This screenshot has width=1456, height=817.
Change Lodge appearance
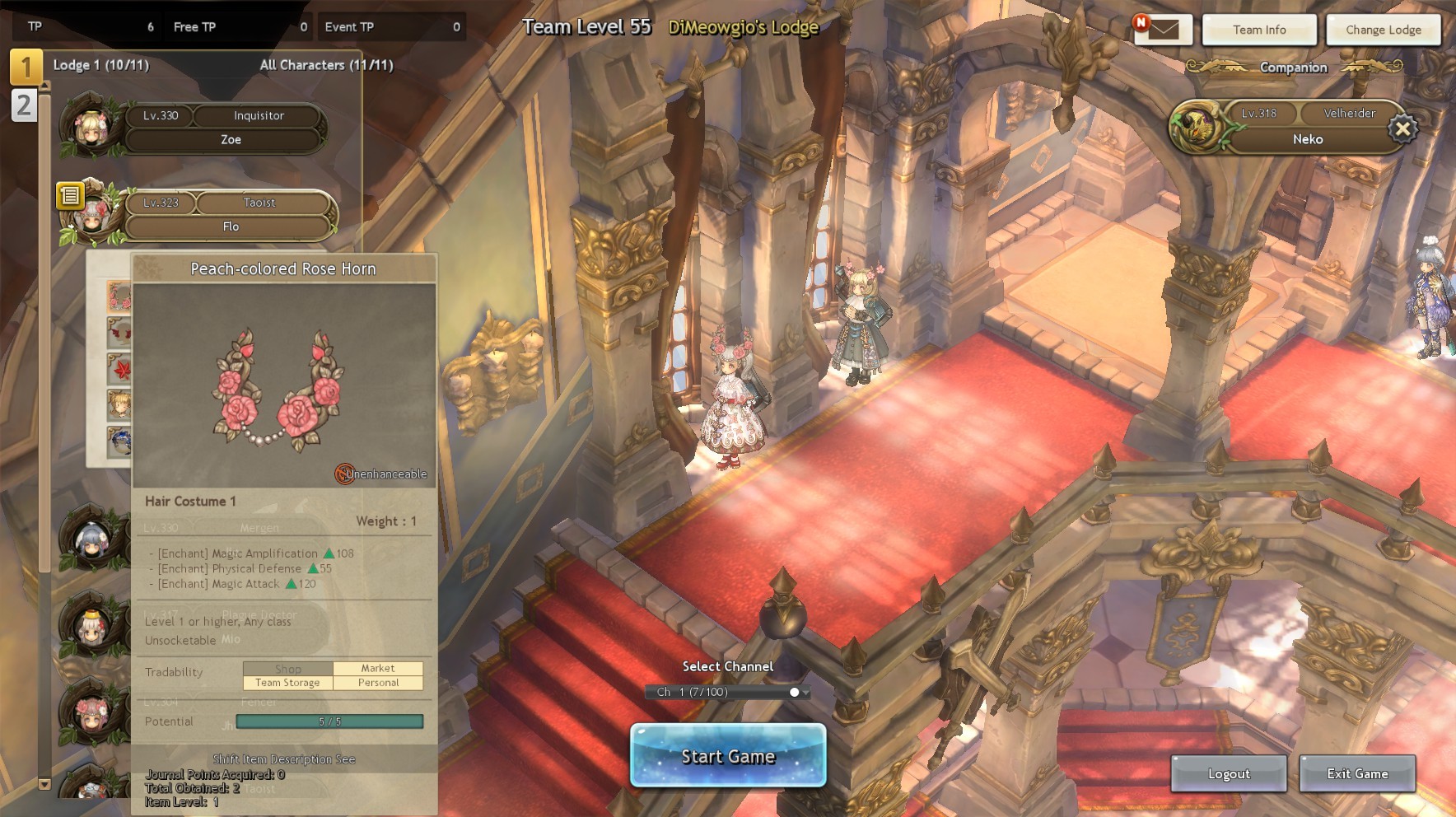point(1383,30)
